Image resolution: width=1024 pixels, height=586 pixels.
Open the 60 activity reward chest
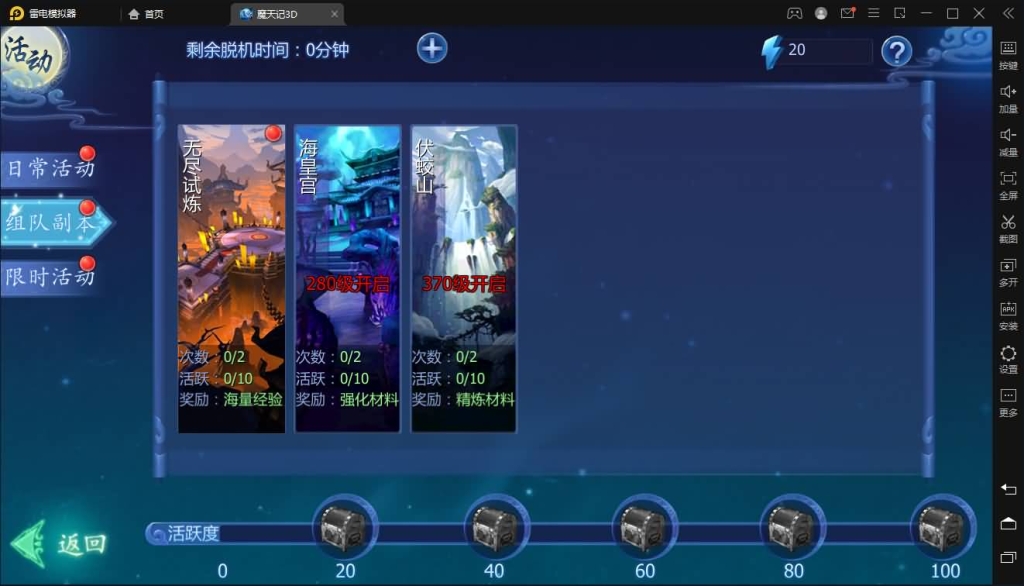(644, 527)
